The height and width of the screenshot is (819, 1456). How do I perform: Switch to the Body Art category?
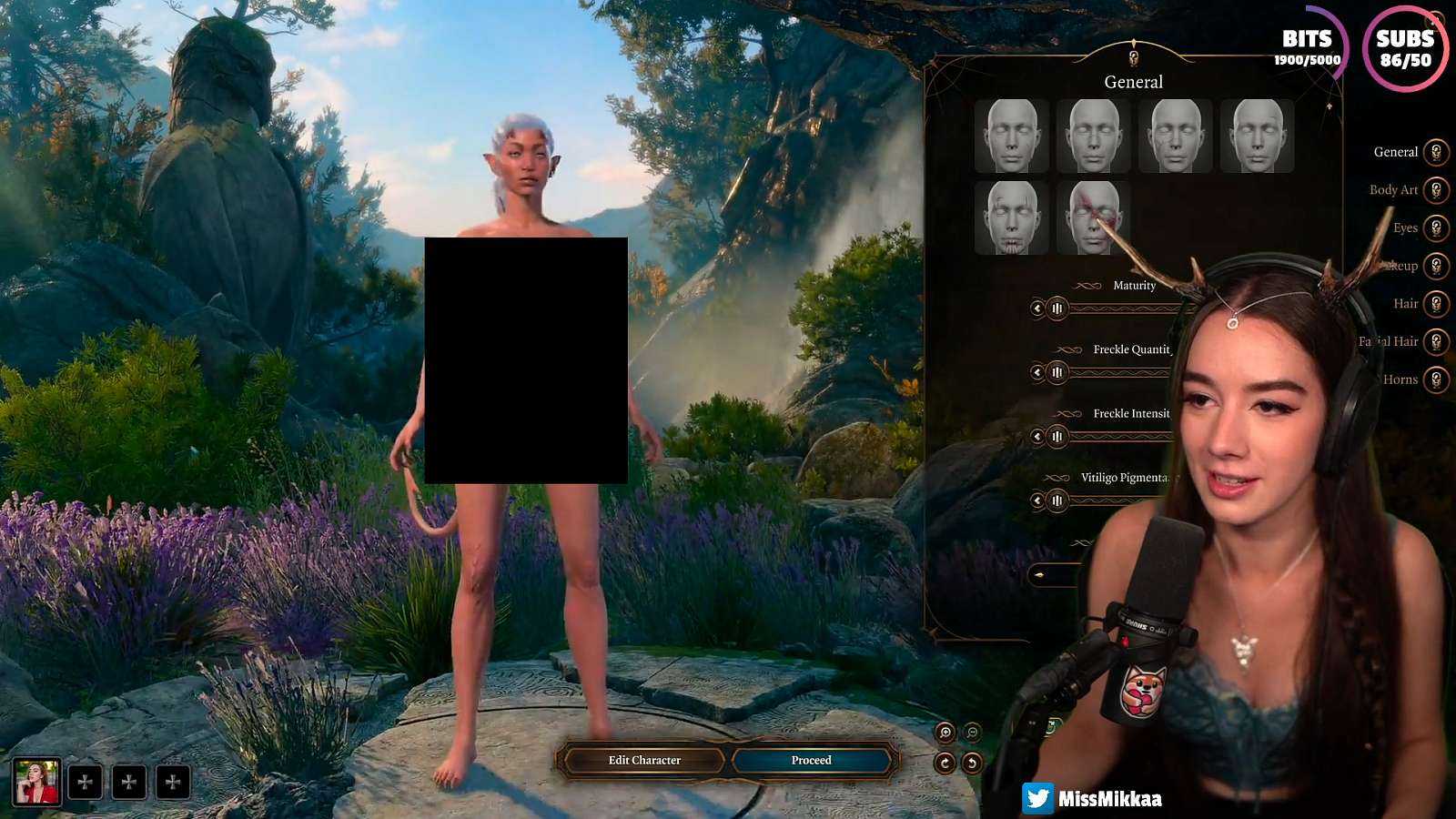tap(1436, 189)
